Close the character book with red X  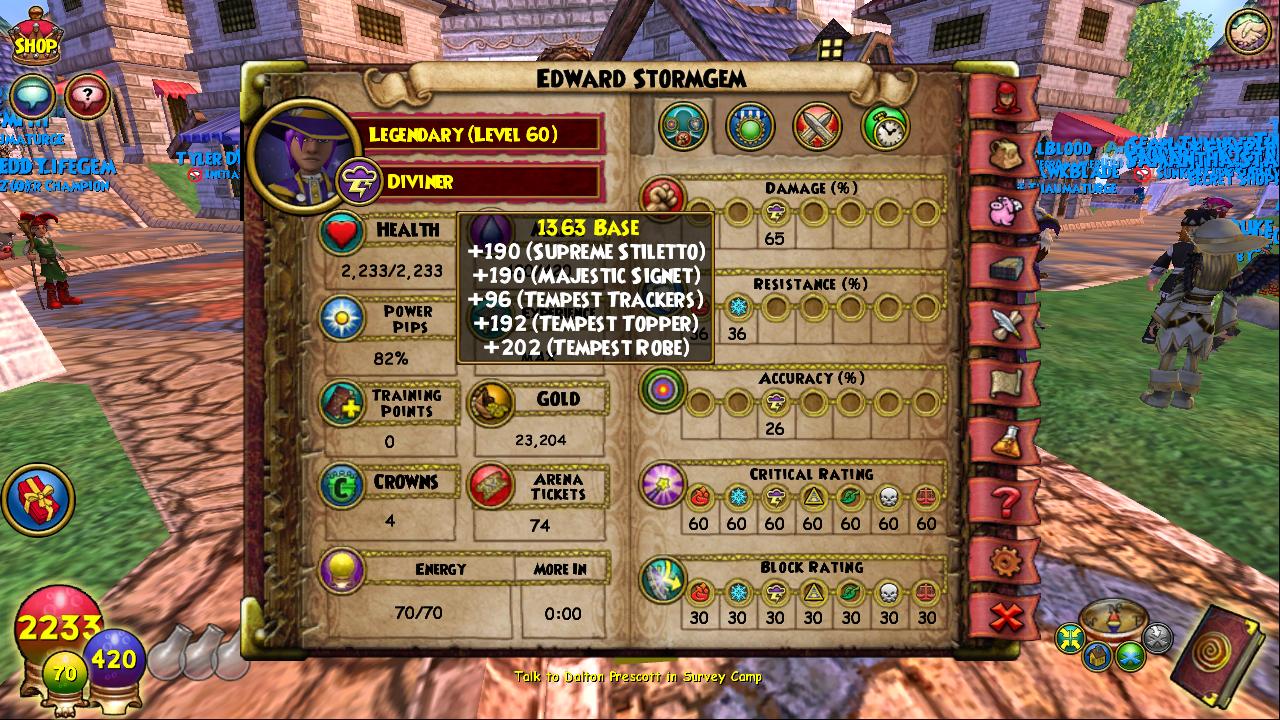click(1004, 617)
